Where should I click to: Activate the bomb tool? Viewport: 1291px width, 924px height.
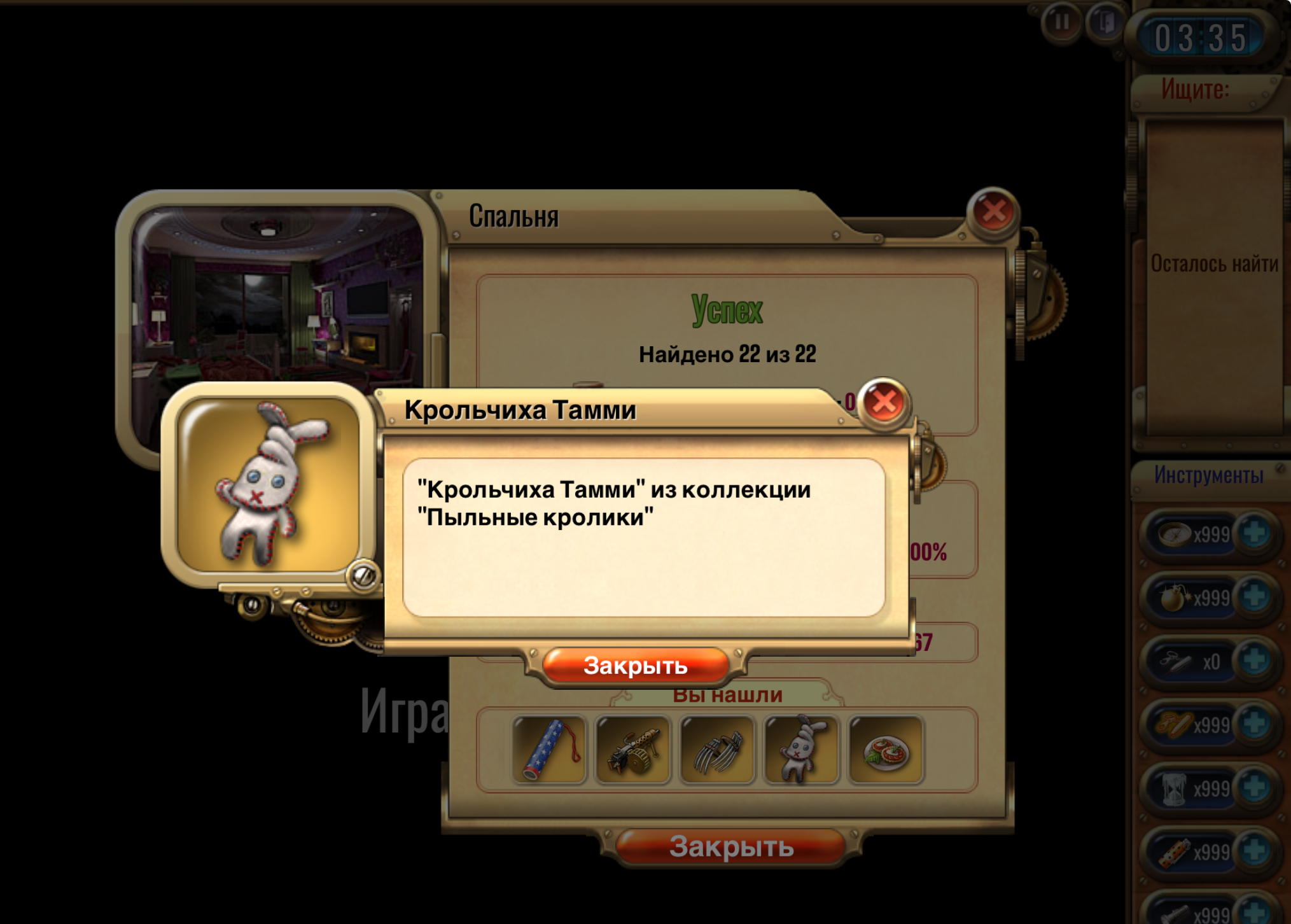pyautogui.click(x=1174, y=598)
